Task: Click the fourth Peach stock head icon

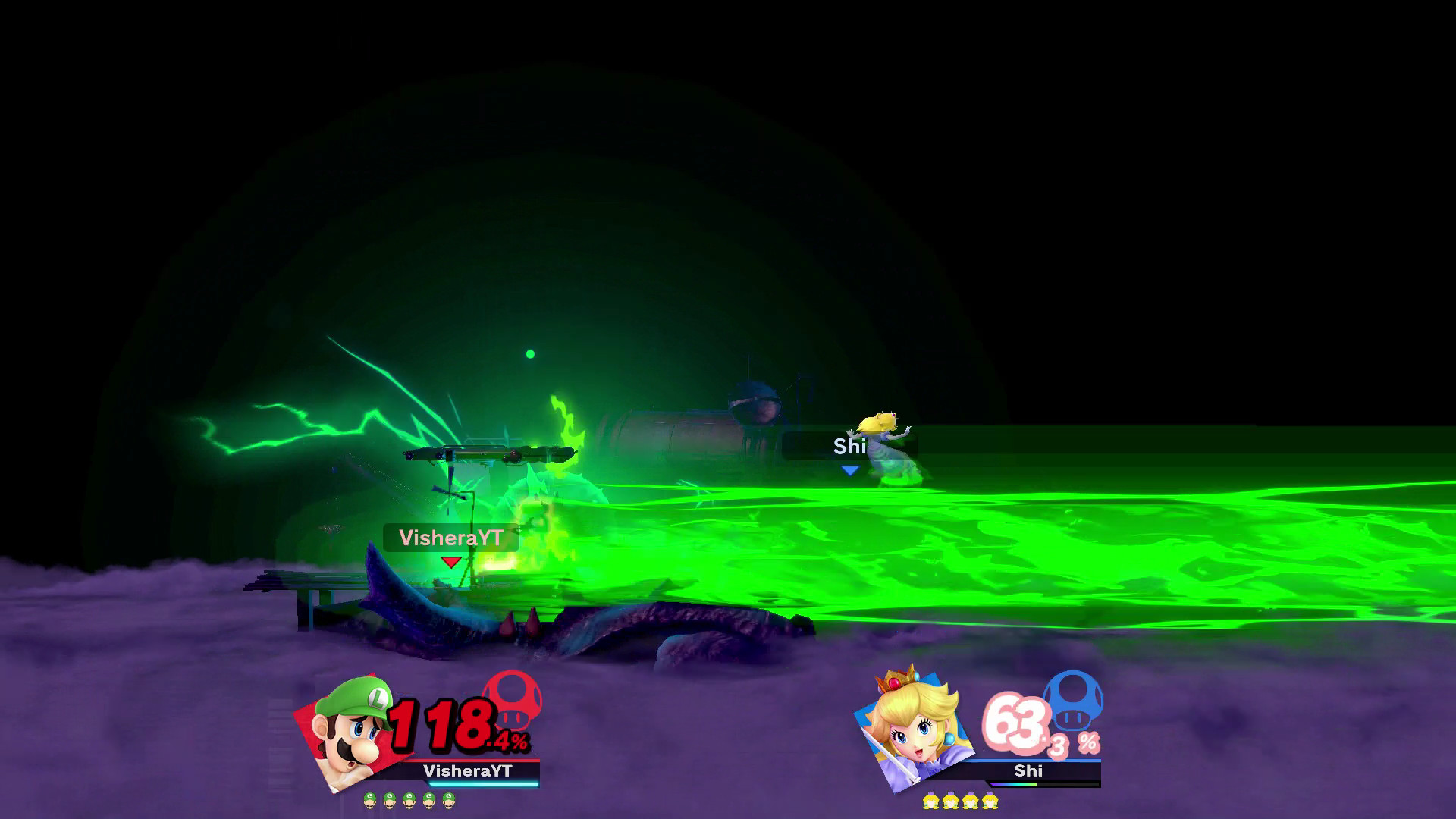Action: click(x=990, y=801)
